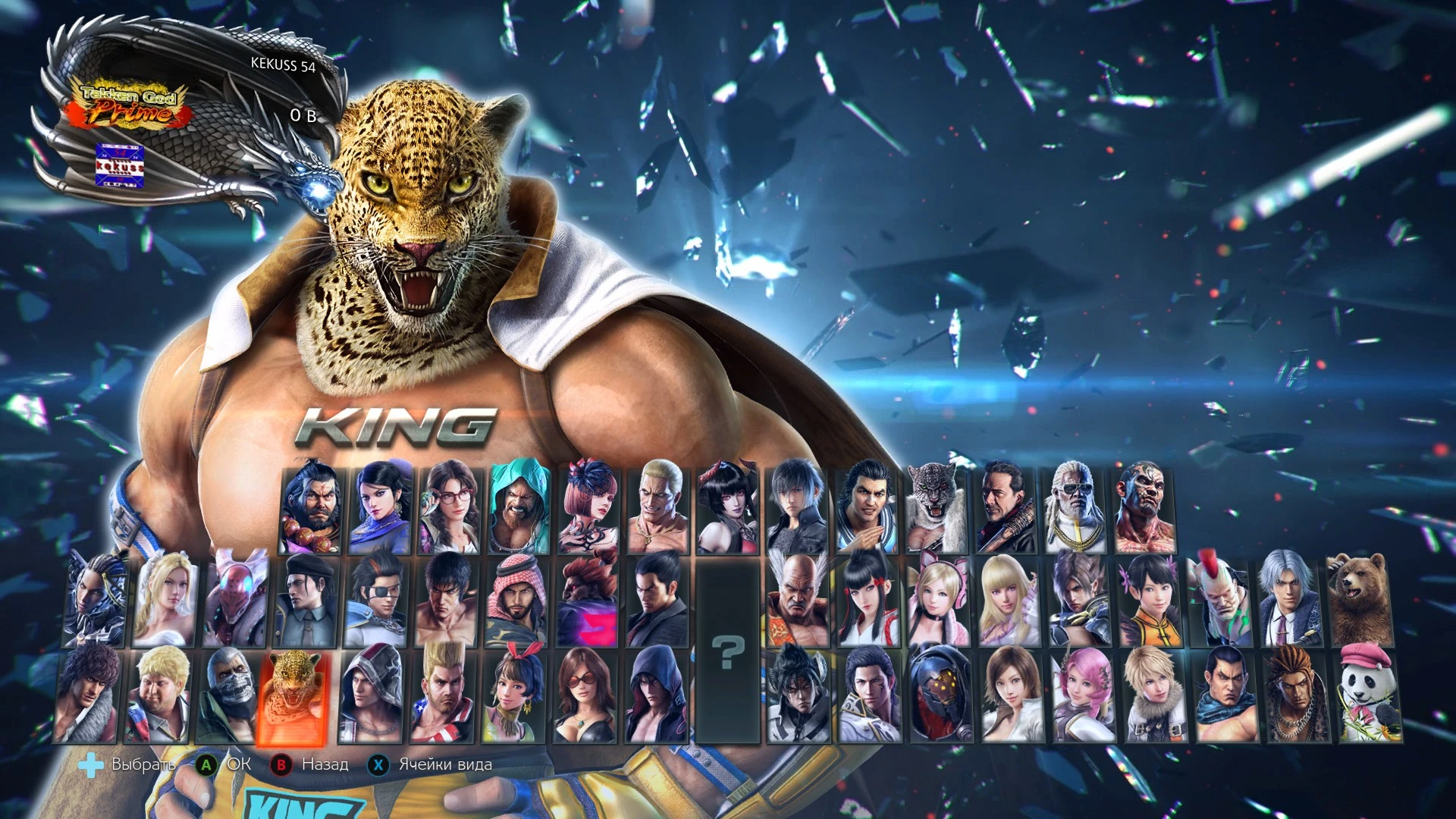Click the Tekken God Prime rank emblem
1456x819 pixels.
(x=129, y=106)
